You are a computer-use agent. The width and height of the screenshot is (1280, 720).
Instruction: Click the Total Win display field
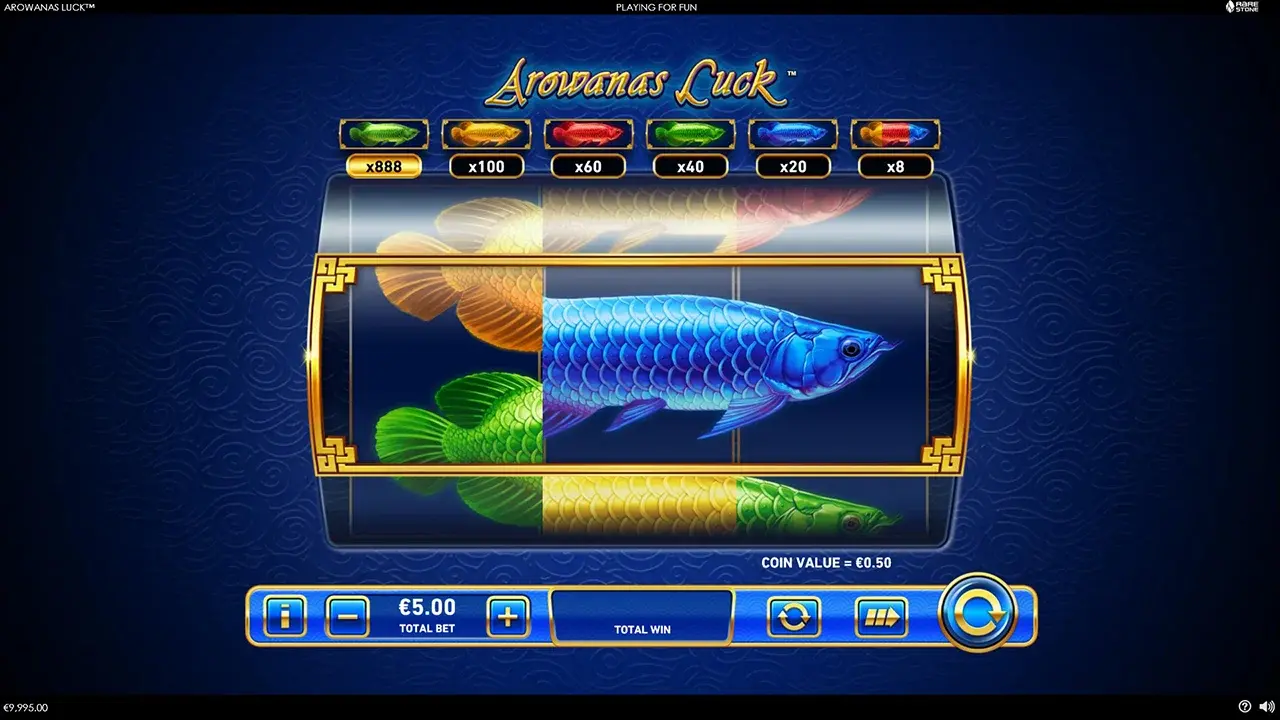pos(641,617)
